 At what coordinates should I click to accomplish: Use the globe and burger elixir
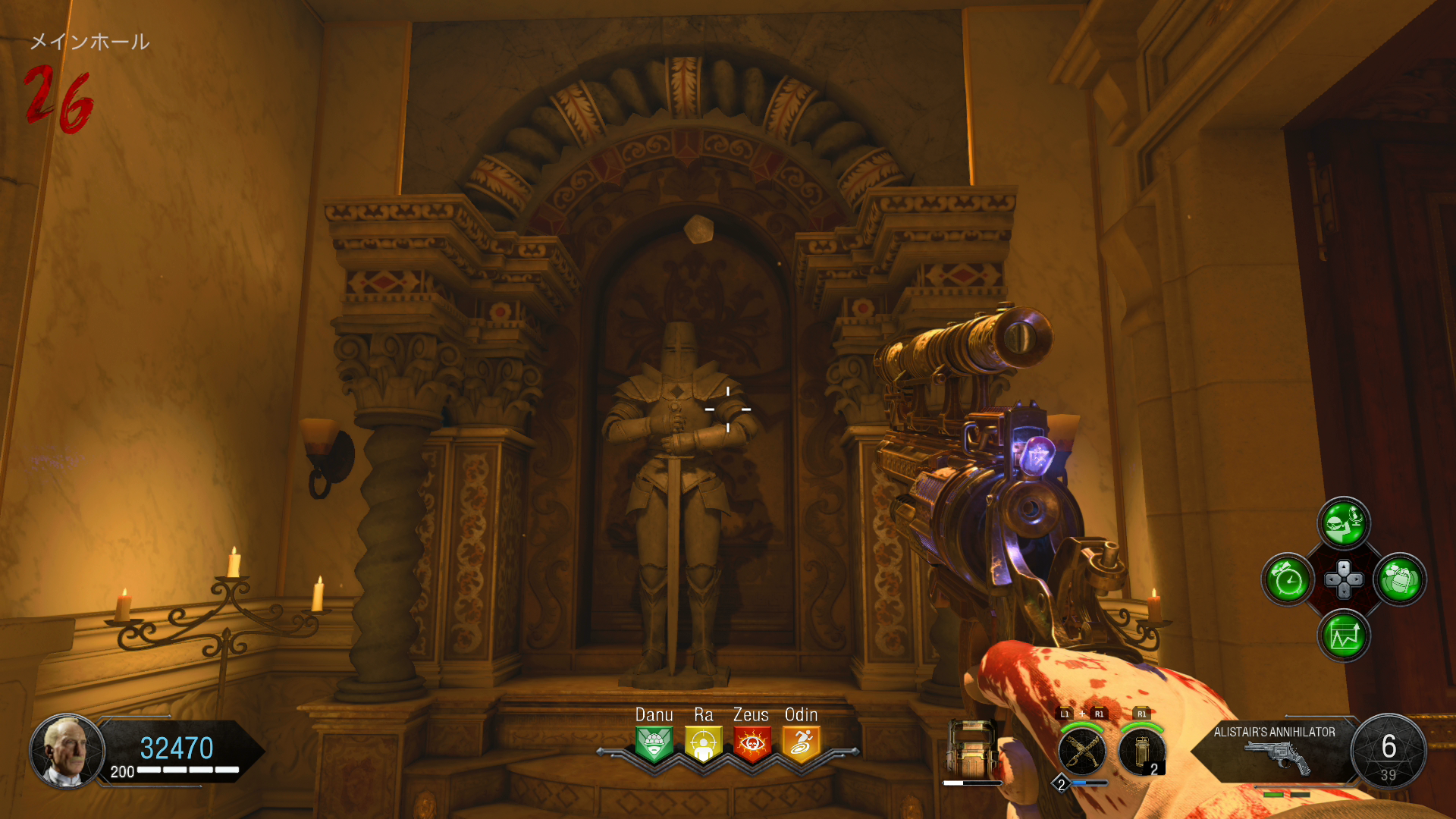point(1344,523)
